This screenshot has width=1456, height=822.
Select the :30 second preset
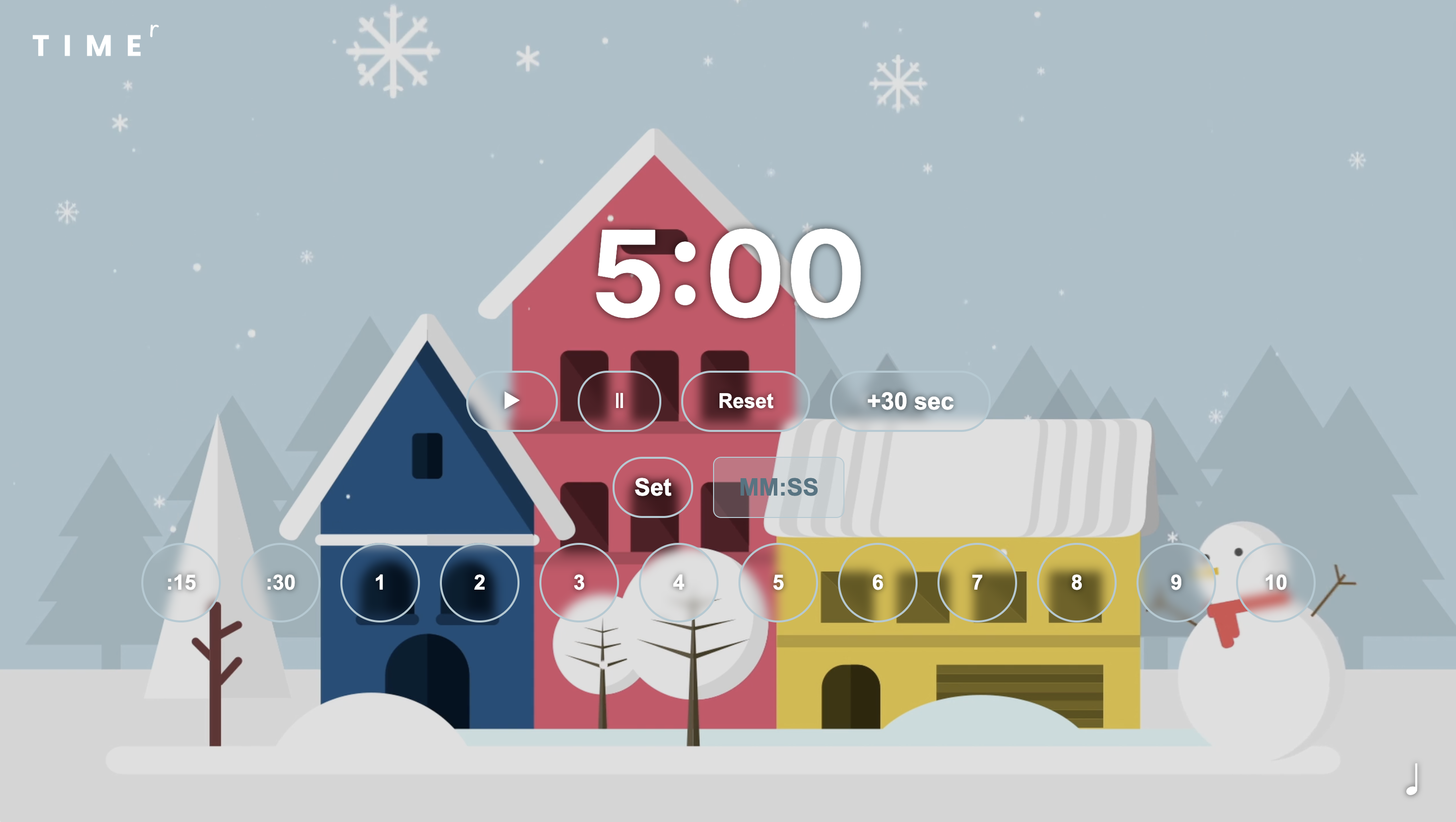tap(280, 582)
